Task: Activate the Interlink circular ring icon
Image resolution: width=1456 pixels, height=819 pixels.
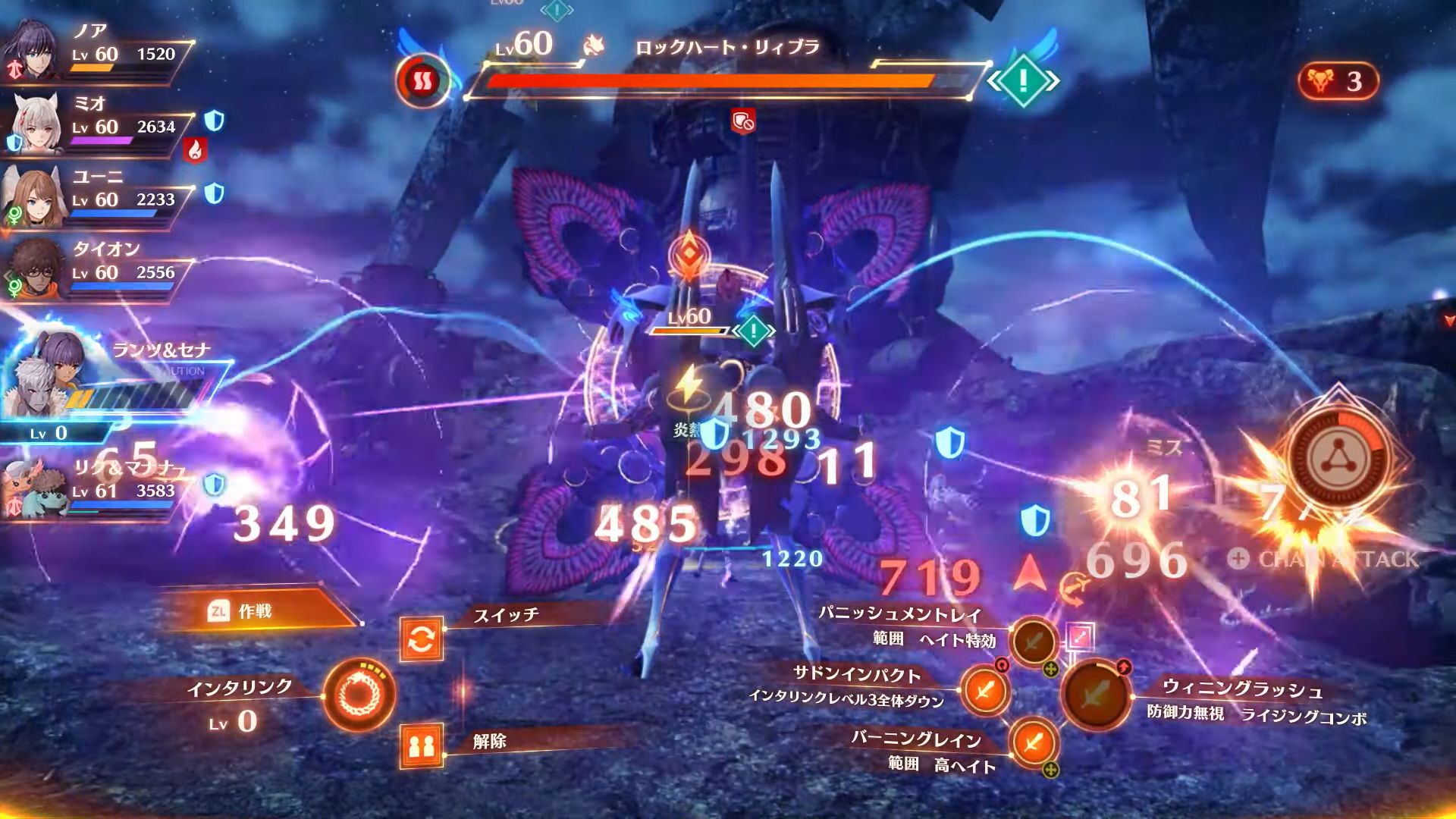Action: coord(359,694)
